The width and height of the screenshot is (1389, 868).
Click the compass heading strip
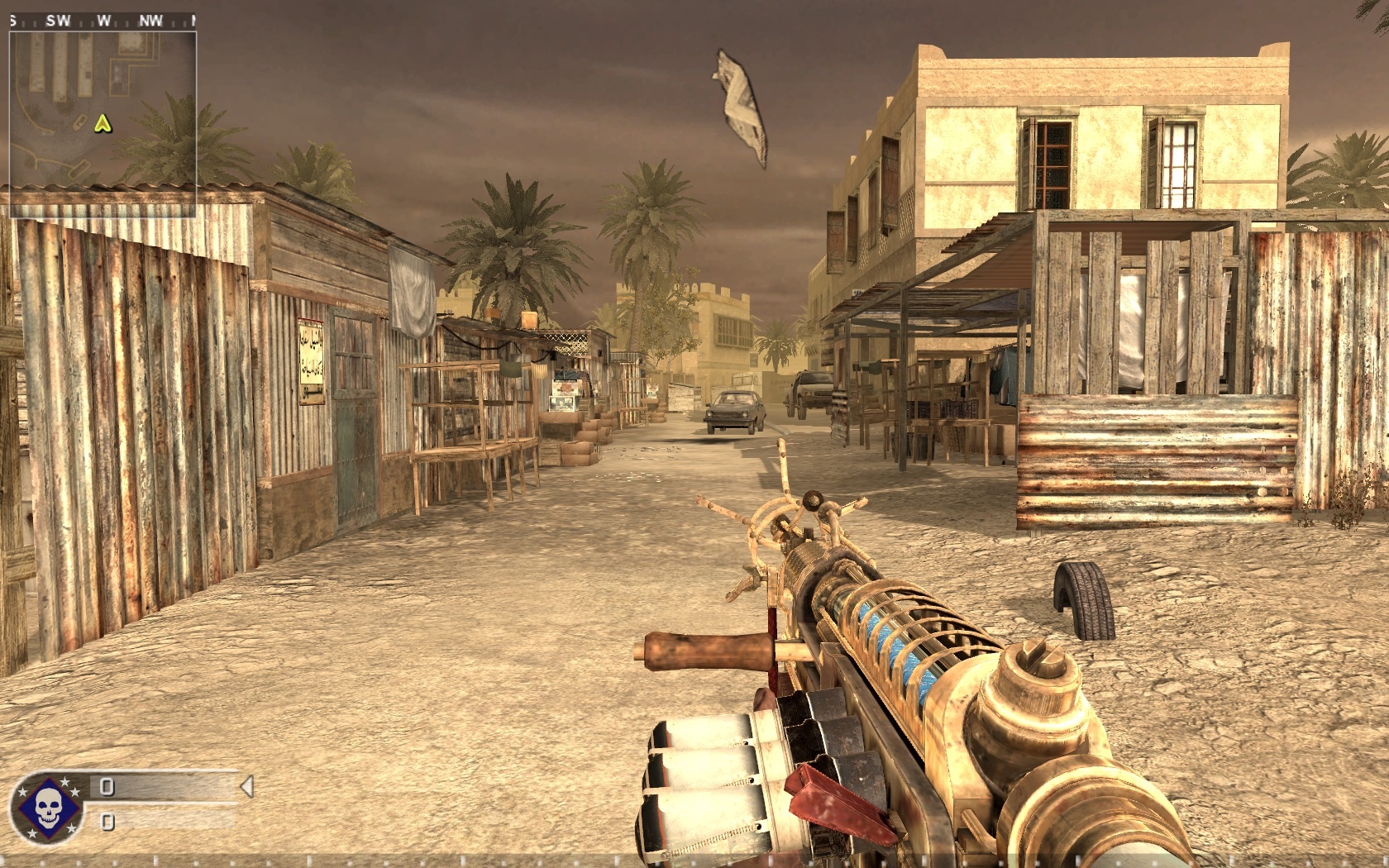click(x=103, y=21)
